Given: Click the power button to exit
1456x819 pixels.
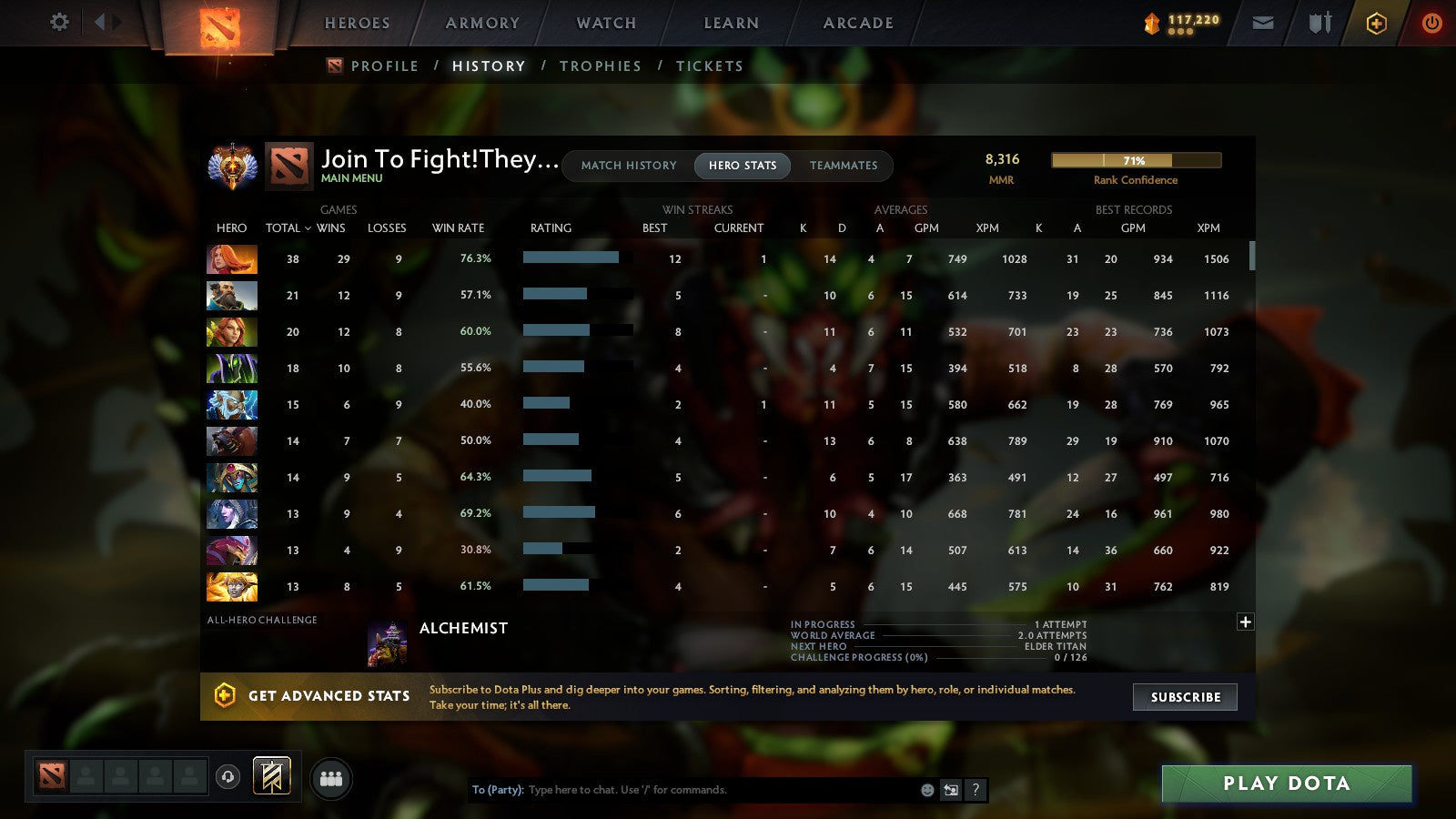Looking at the screenshot, I should (x=1432, y=23).
